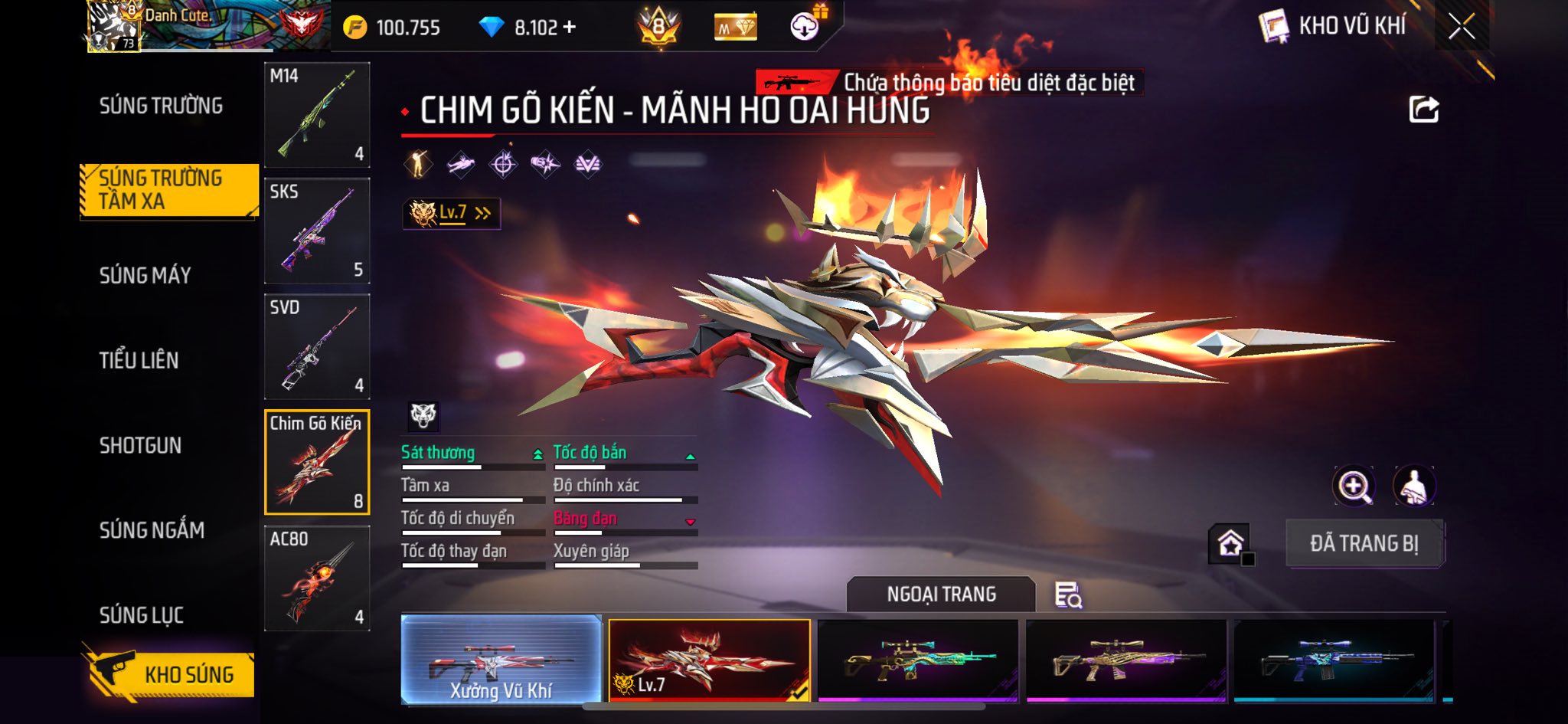
Task: Add more diamonds with the plus
Action: pyautogui.click(x=569, y=28)
